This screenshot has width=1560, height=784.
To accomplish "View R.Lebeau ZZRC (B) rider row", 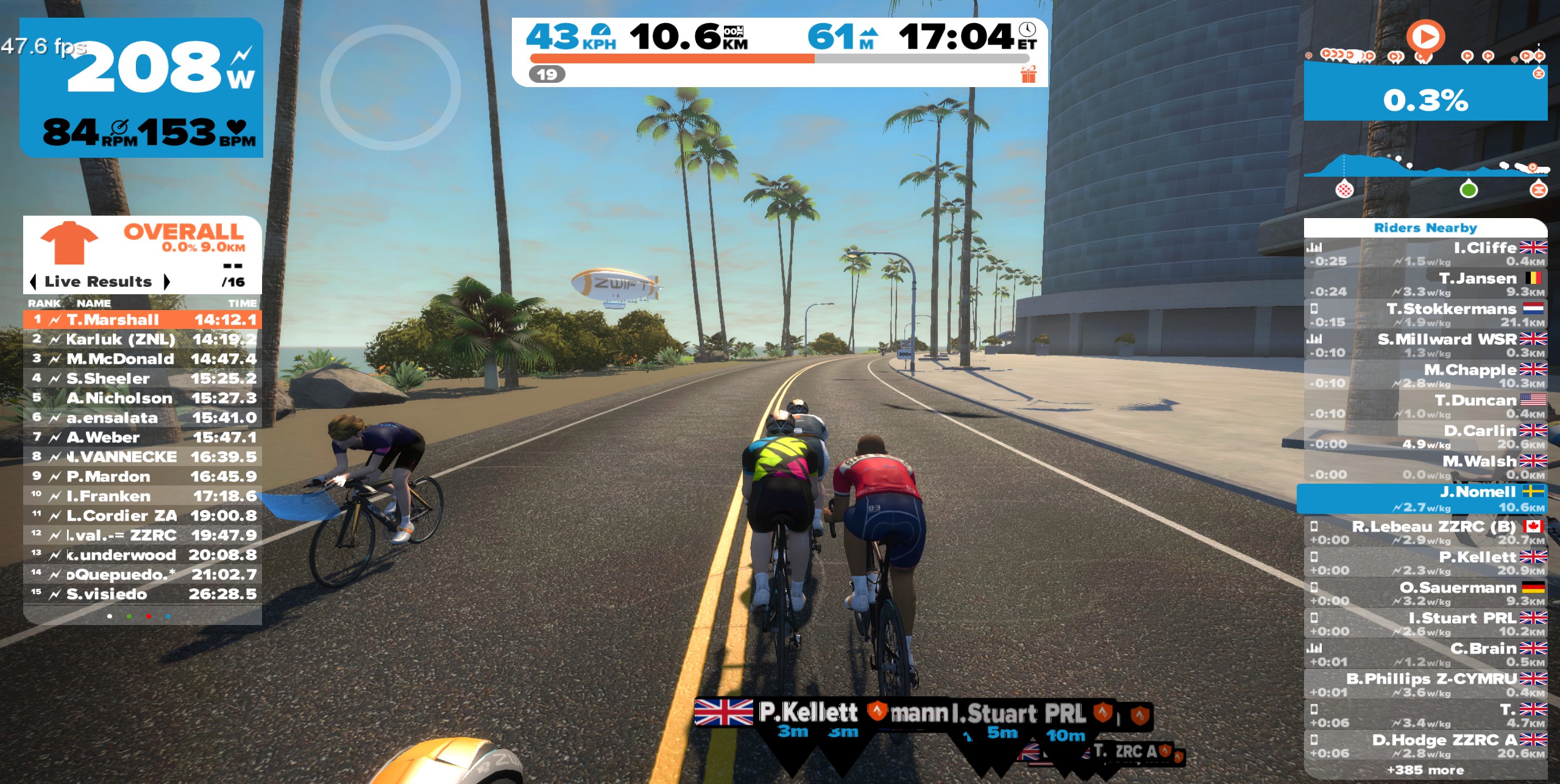I will 1425,532.
